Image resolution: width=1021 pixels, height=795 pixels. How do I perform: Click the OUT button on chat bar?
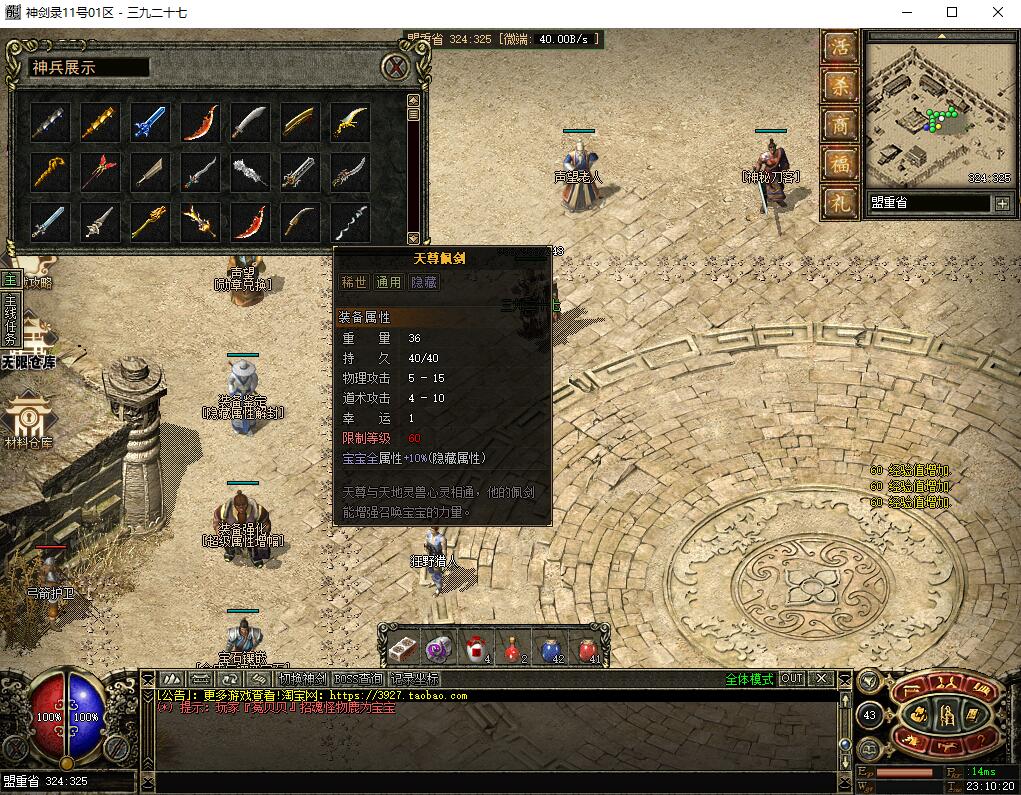click(792, 679)
